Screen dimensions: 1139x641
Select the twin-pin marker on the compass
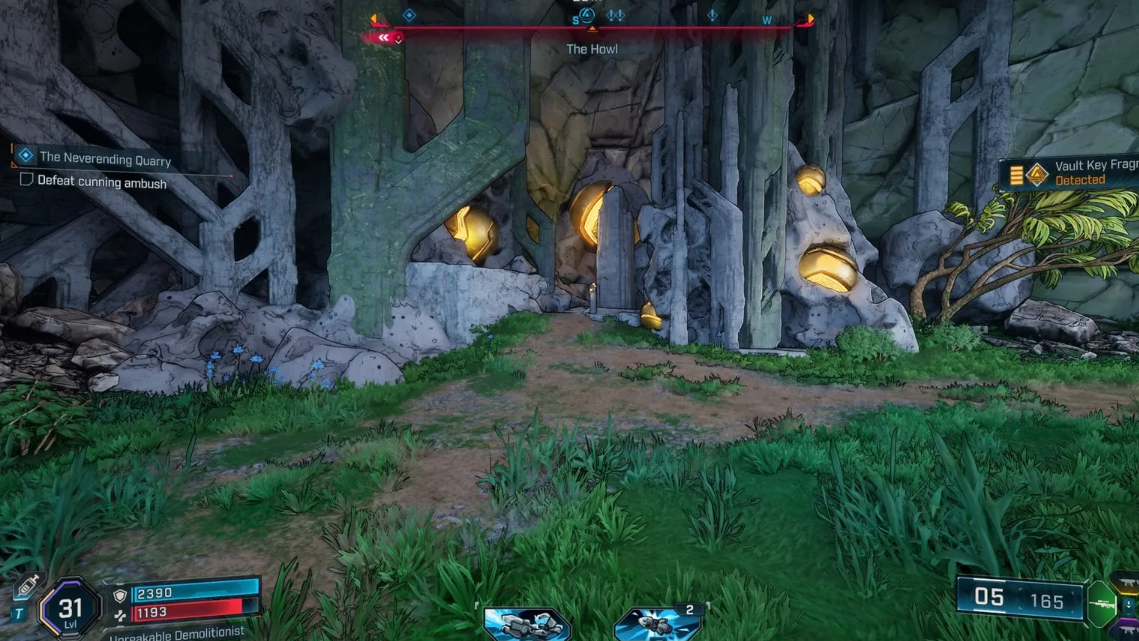[615, 15]
